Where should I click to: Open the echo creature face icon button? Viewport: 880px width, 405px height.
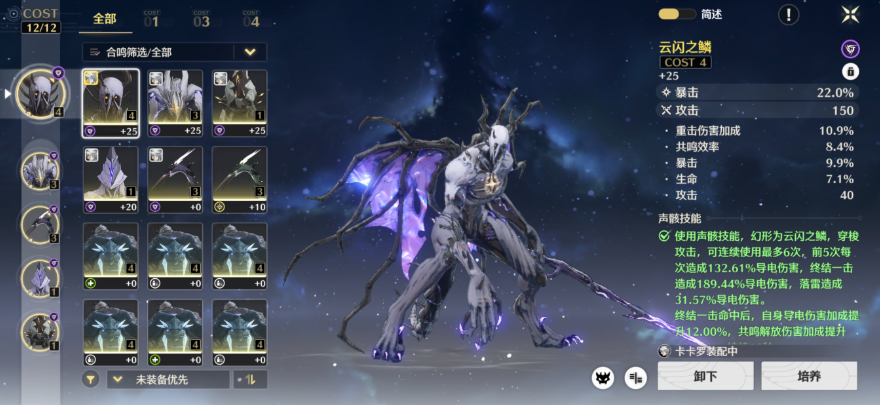[603, 376]
